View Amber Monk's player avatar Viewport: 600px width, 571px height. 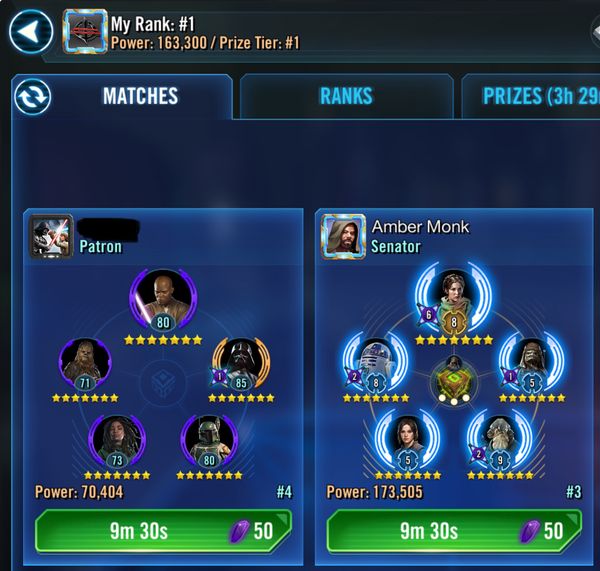[x=342, y=237]
